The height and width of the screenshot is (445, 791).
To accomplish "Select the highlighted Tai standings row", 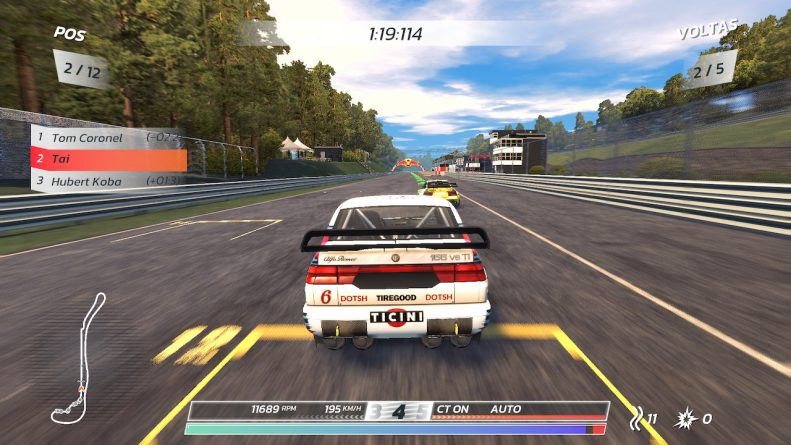I will [108, 159].
